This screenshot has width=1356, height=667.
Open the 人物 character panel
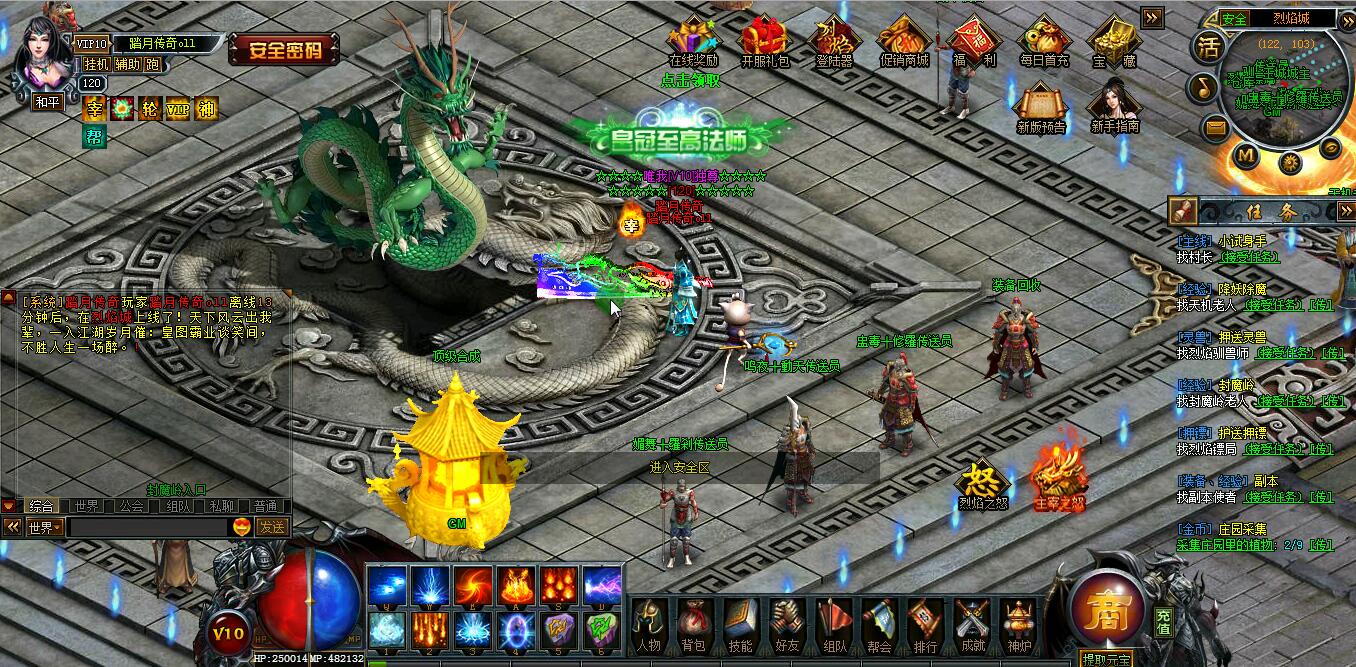click(648, 623)
